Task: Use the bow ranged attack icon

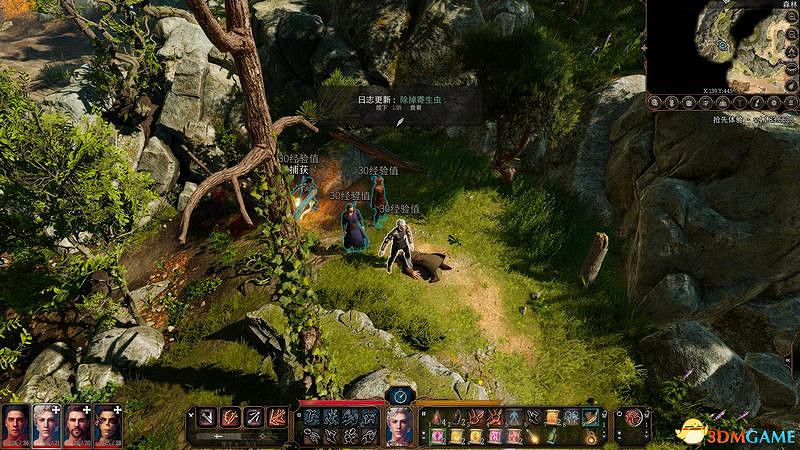Action: (x=253, y=417)
